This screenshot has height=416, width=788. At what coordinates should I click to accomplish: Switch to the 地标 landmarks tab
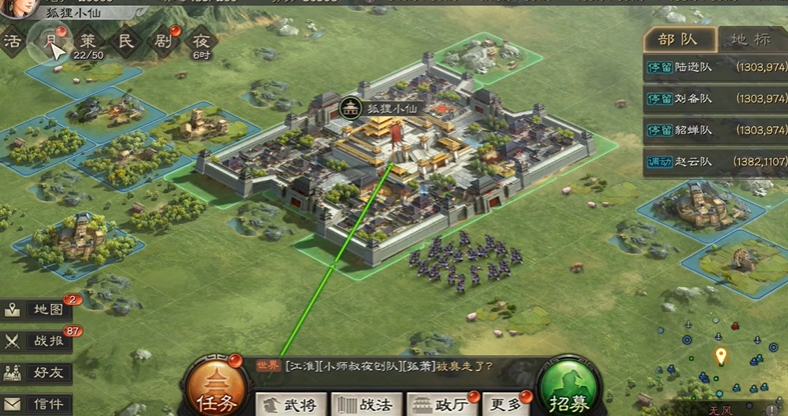tap(750, 39)
